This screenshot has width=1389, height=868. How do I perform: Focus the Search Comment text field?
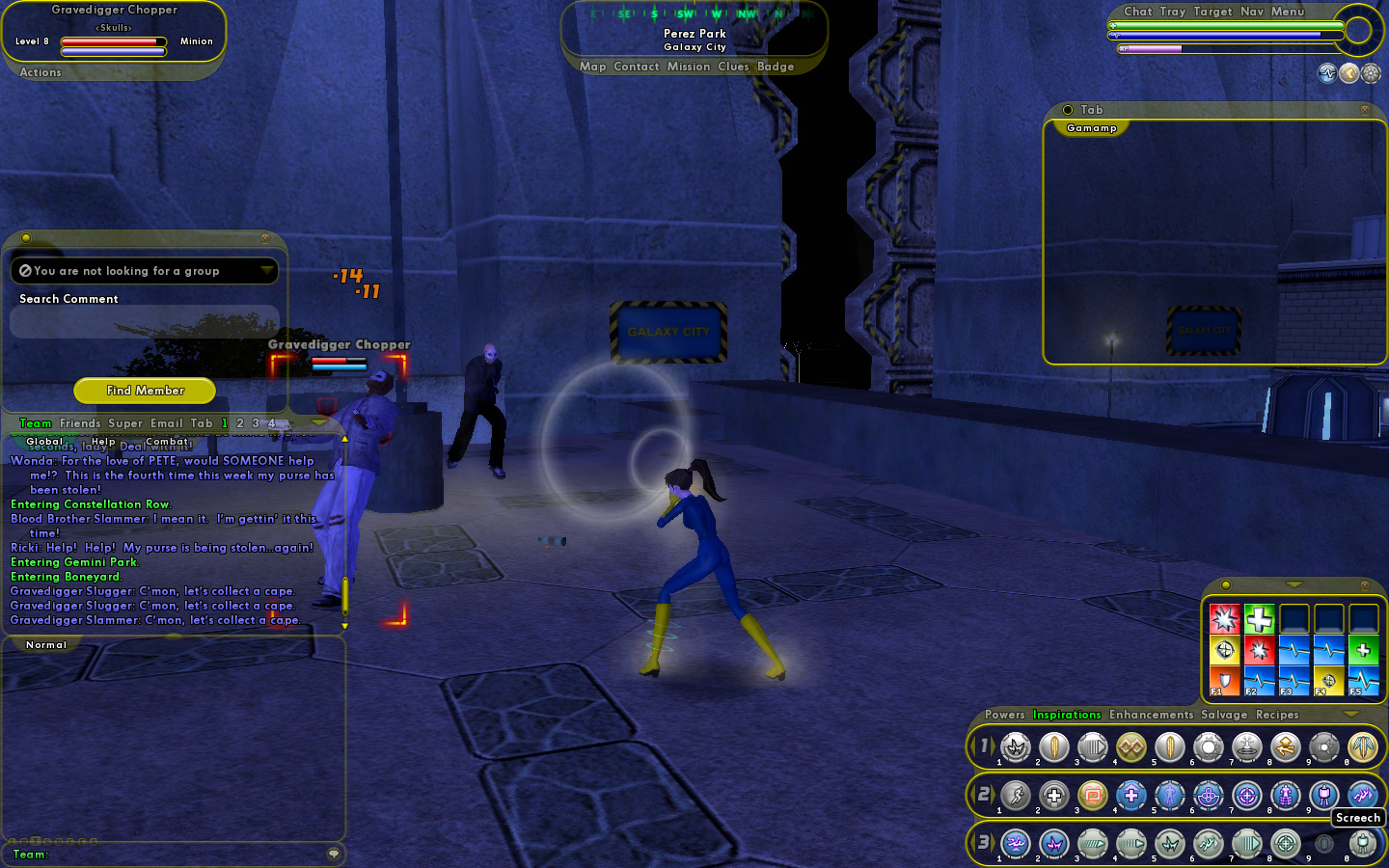tap(145, 322)
